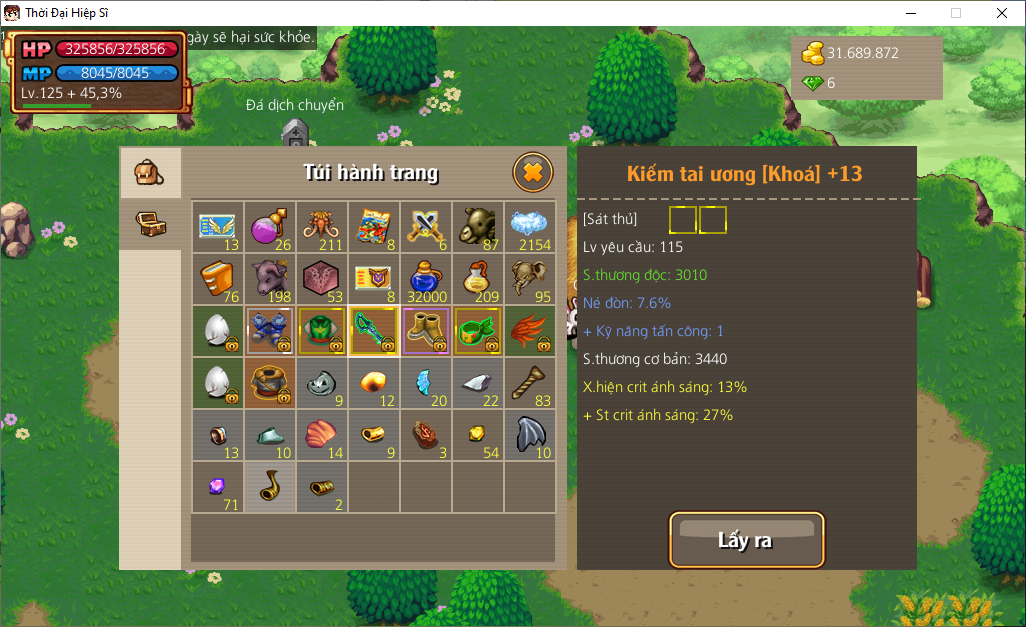Select the blue mana potion stack
The image size is (1026, 627).
(426, 279)
